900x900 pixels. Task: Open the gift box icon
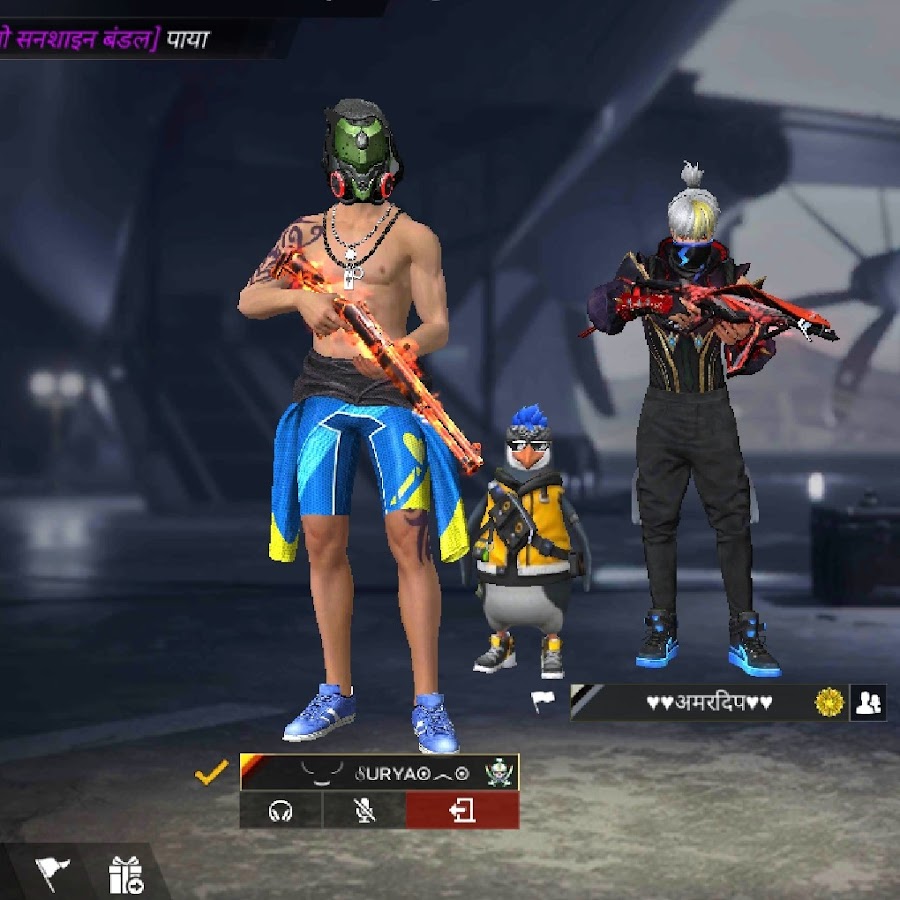coord(126,875)
